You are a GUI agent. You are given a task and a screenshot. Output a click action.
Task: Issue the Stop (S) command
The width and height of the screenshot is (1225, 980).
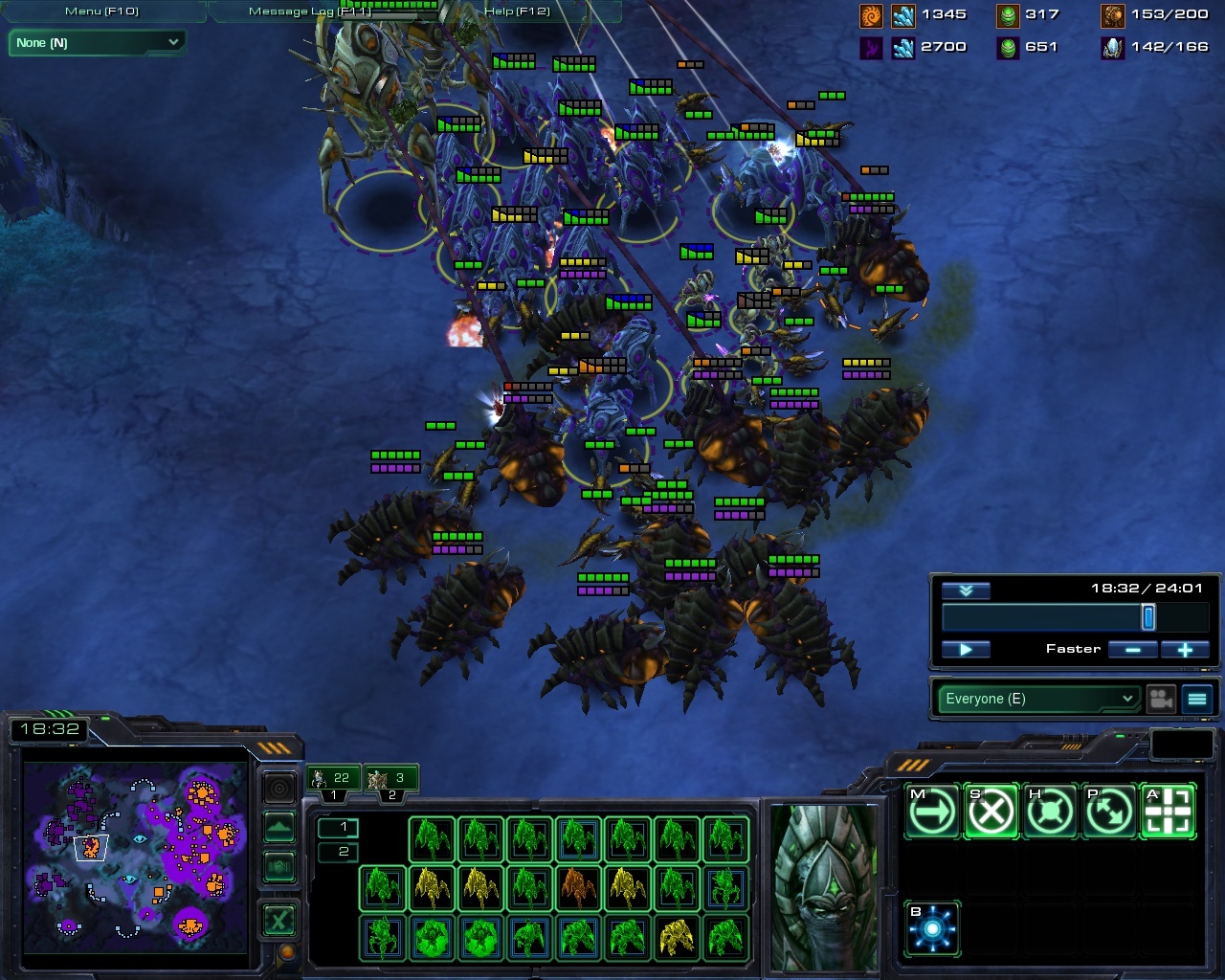pos(991,810)
